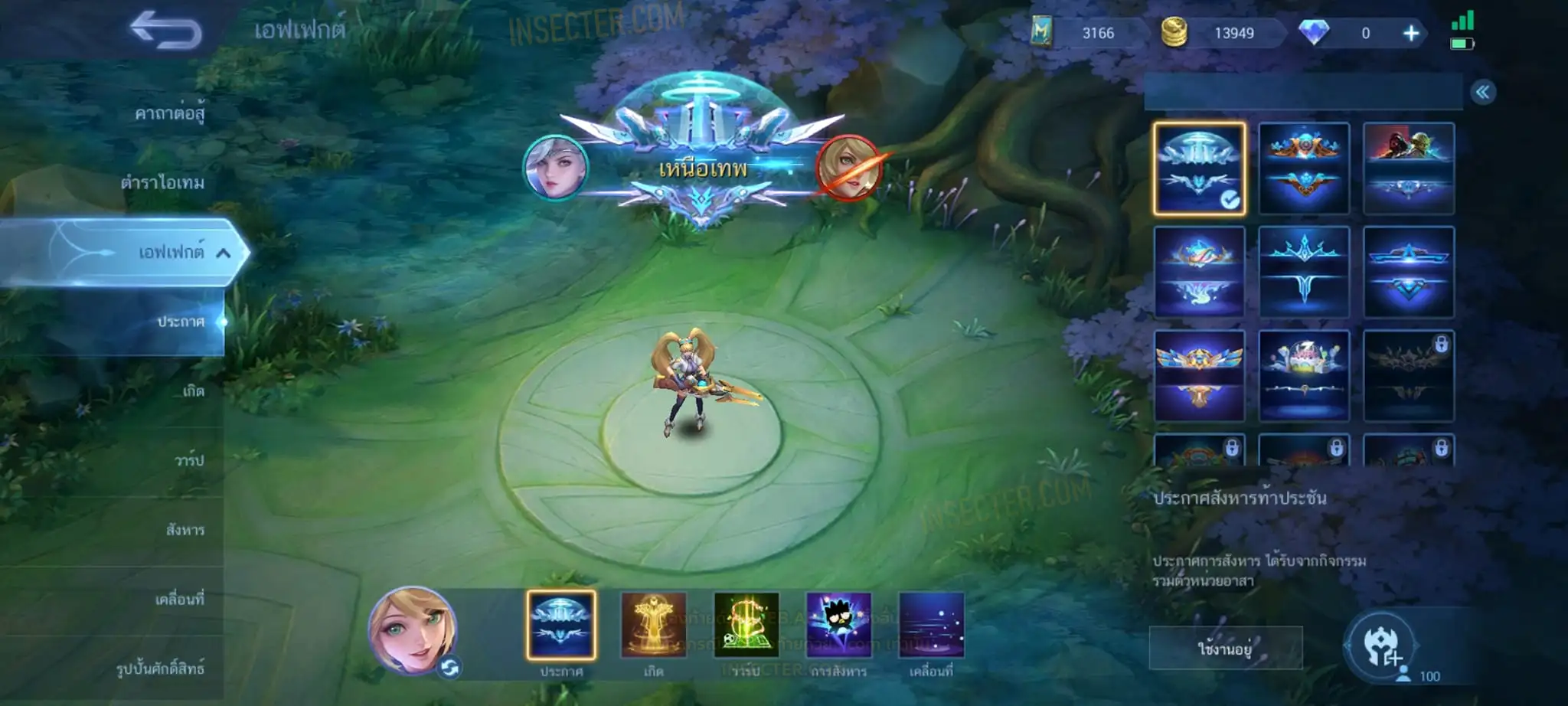
Task: Open the ตำราไอเทม menu entry
Action: click(162, 182)
